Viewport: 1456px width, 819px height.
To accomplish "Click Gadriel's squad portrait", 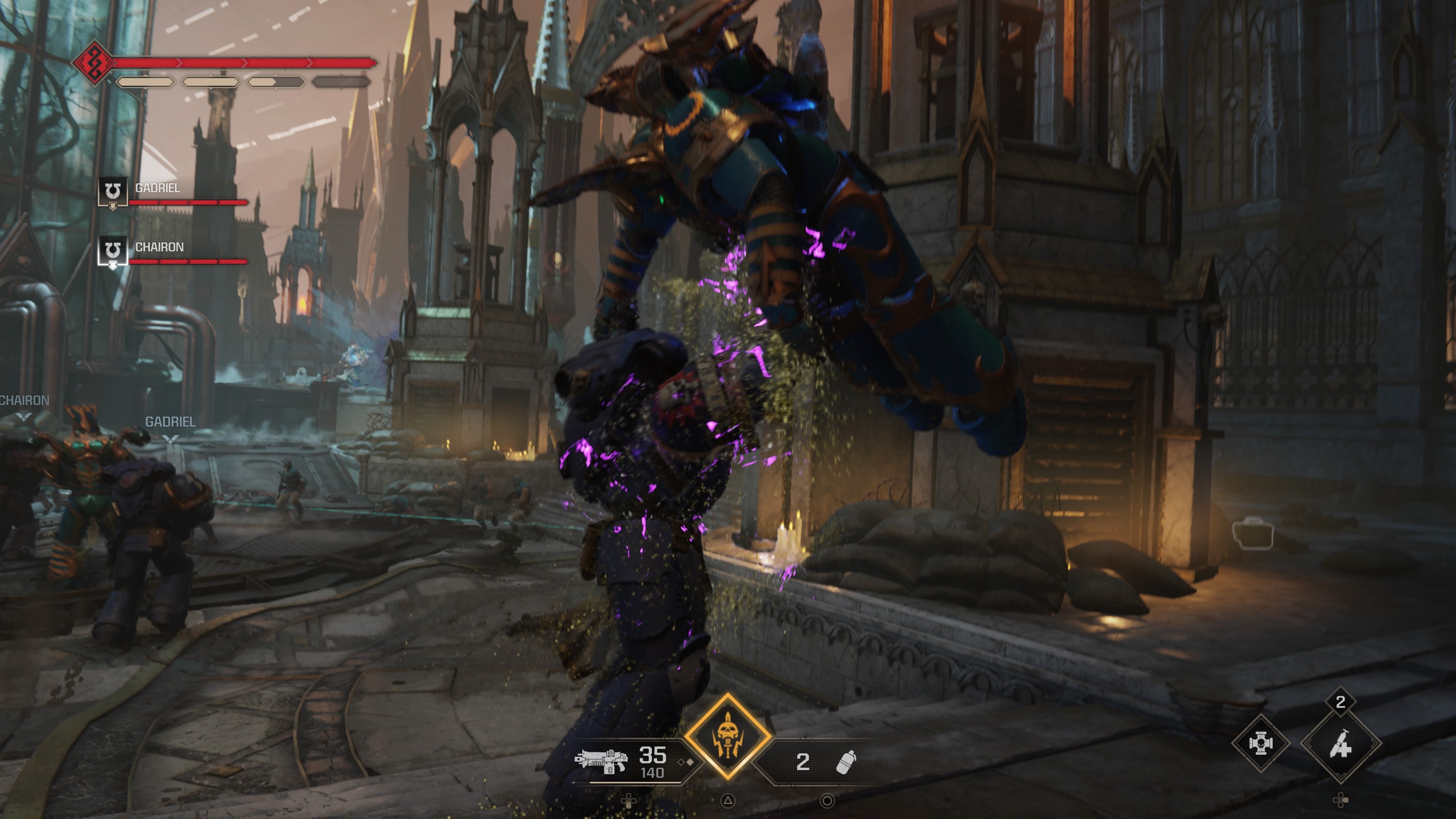I will (x=113, y=191).
